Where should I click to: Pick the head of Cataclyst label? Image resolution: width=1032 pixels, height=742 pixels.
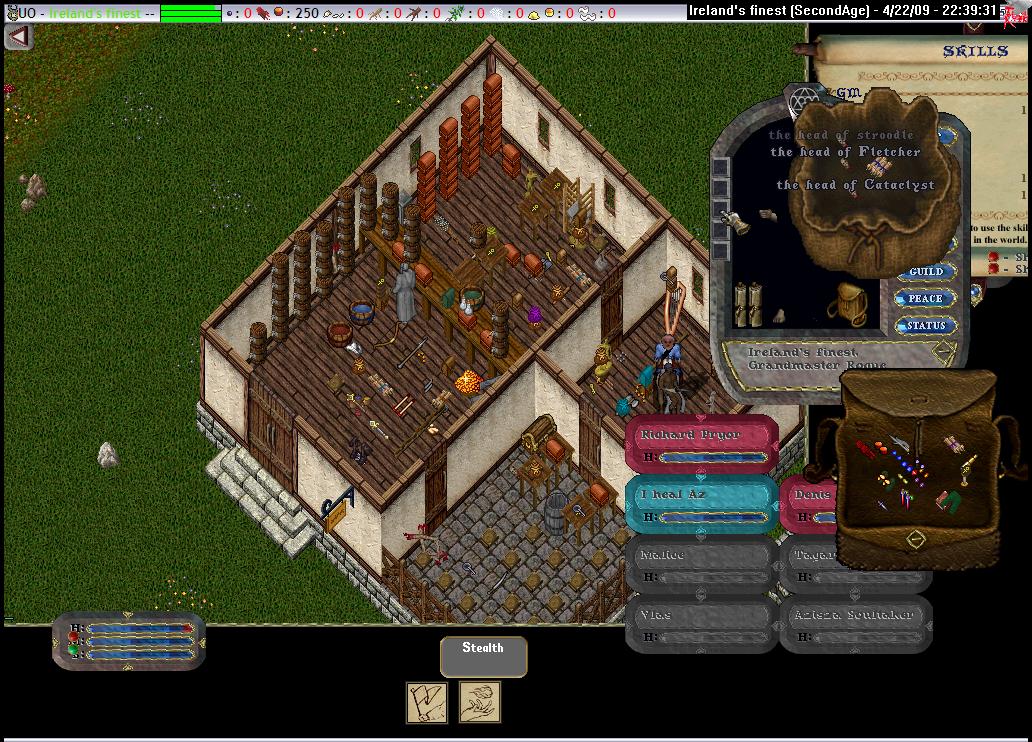click(x=855, y=185)
